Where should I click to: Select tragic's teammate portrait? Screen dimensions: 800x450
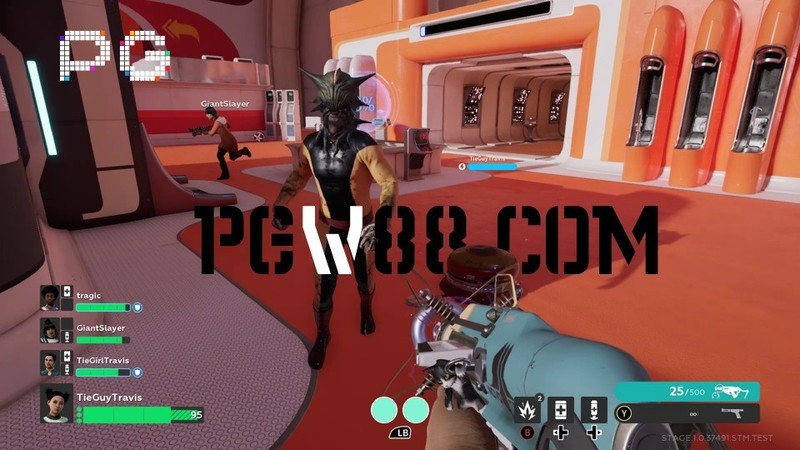coord(51,299)
